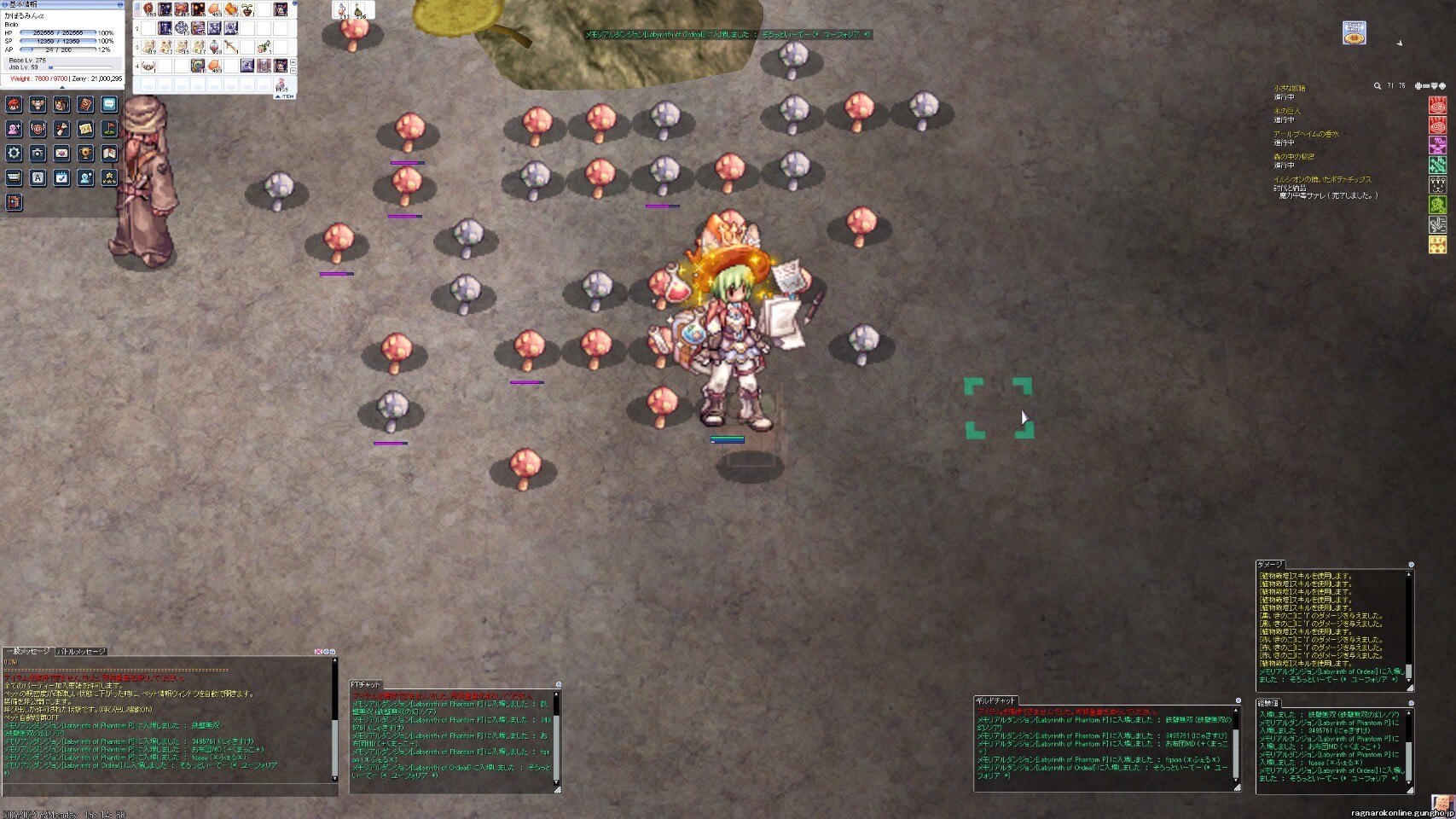Select the potted sprout hotbar item
Viewport: 1456px width, 819px height.
click(247, 10)
